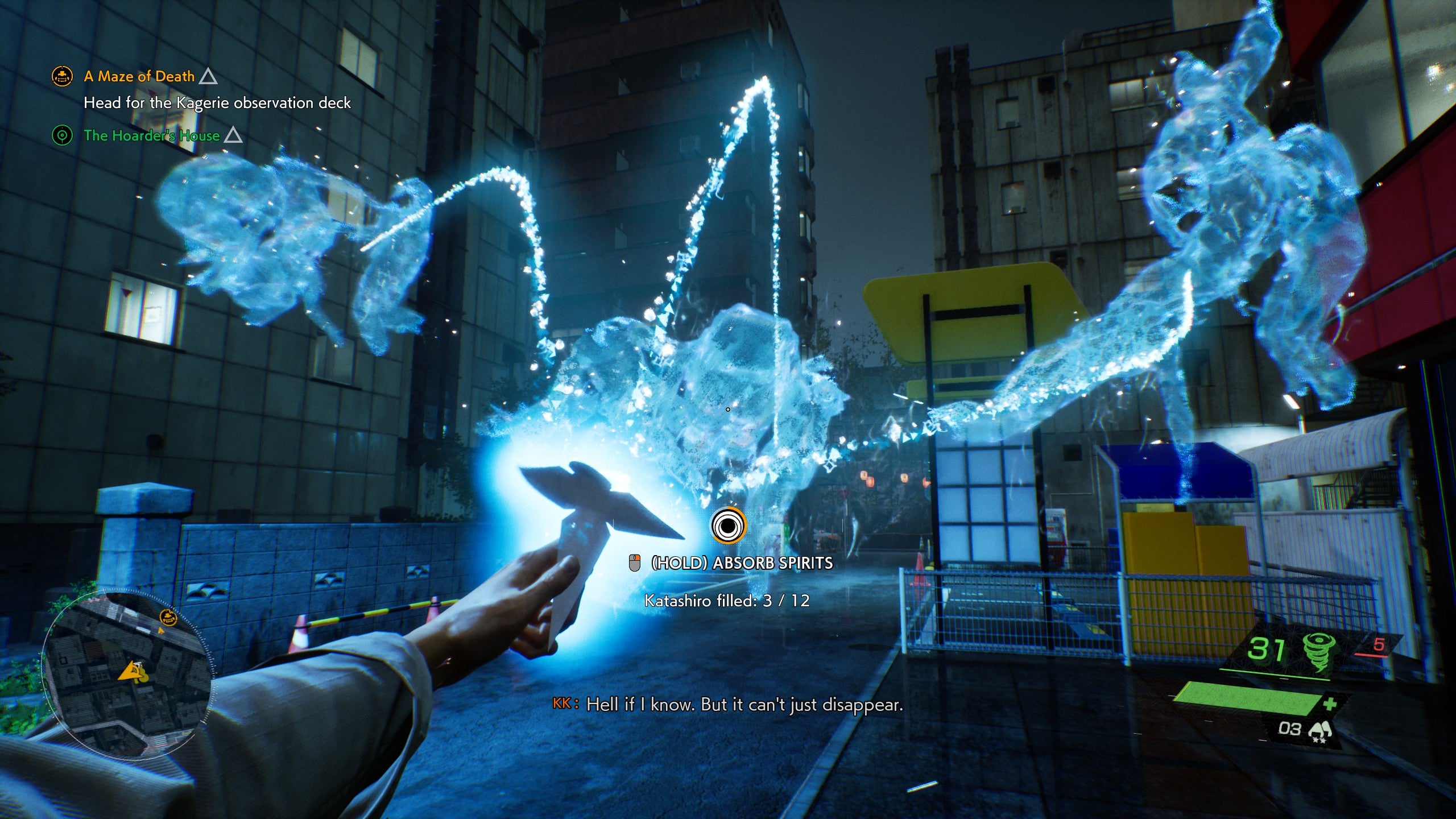
Task: Select The Hoarder's House side quest
Action: [151, 135]
